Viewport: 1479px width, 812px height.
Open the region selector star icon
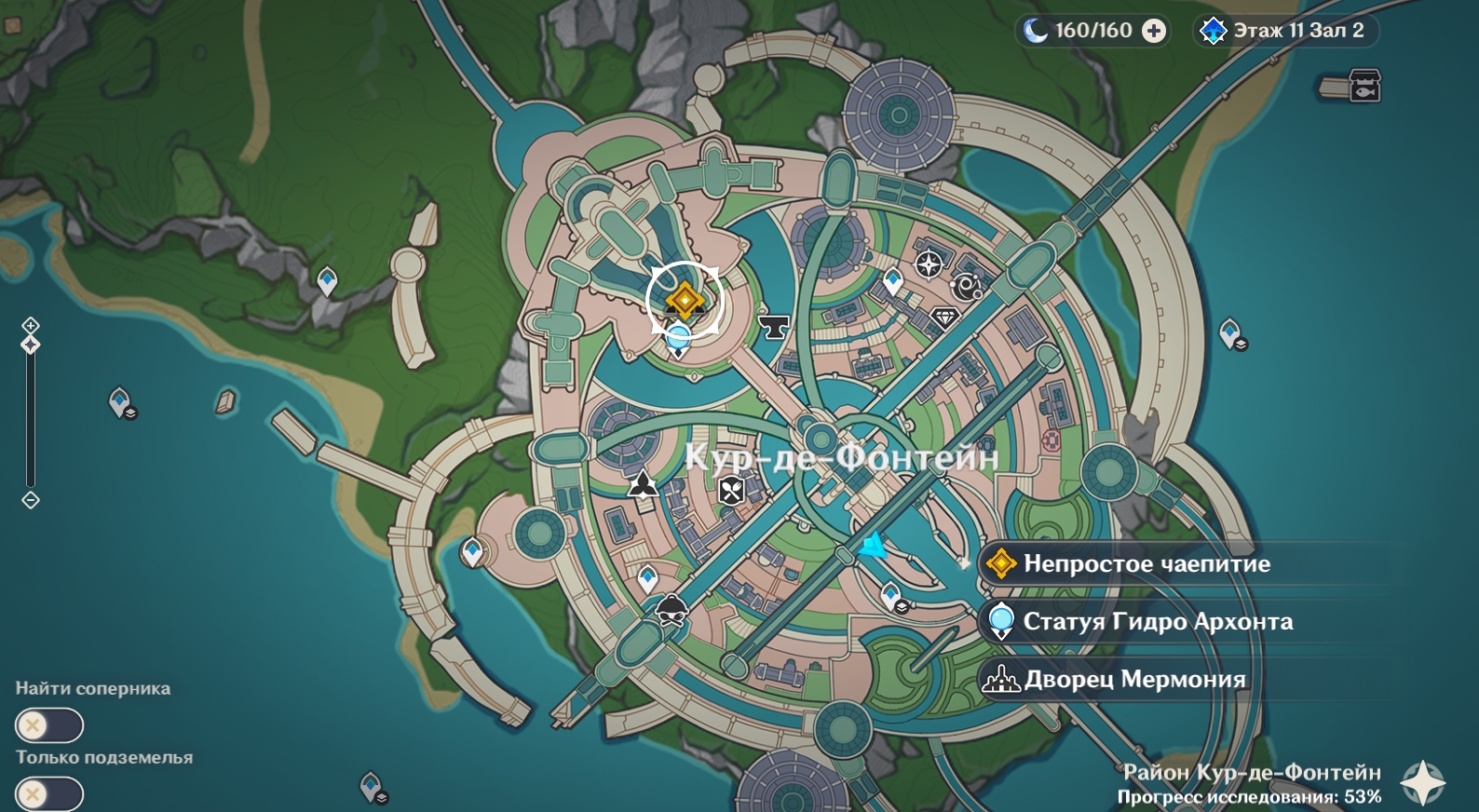(1423, 782)
